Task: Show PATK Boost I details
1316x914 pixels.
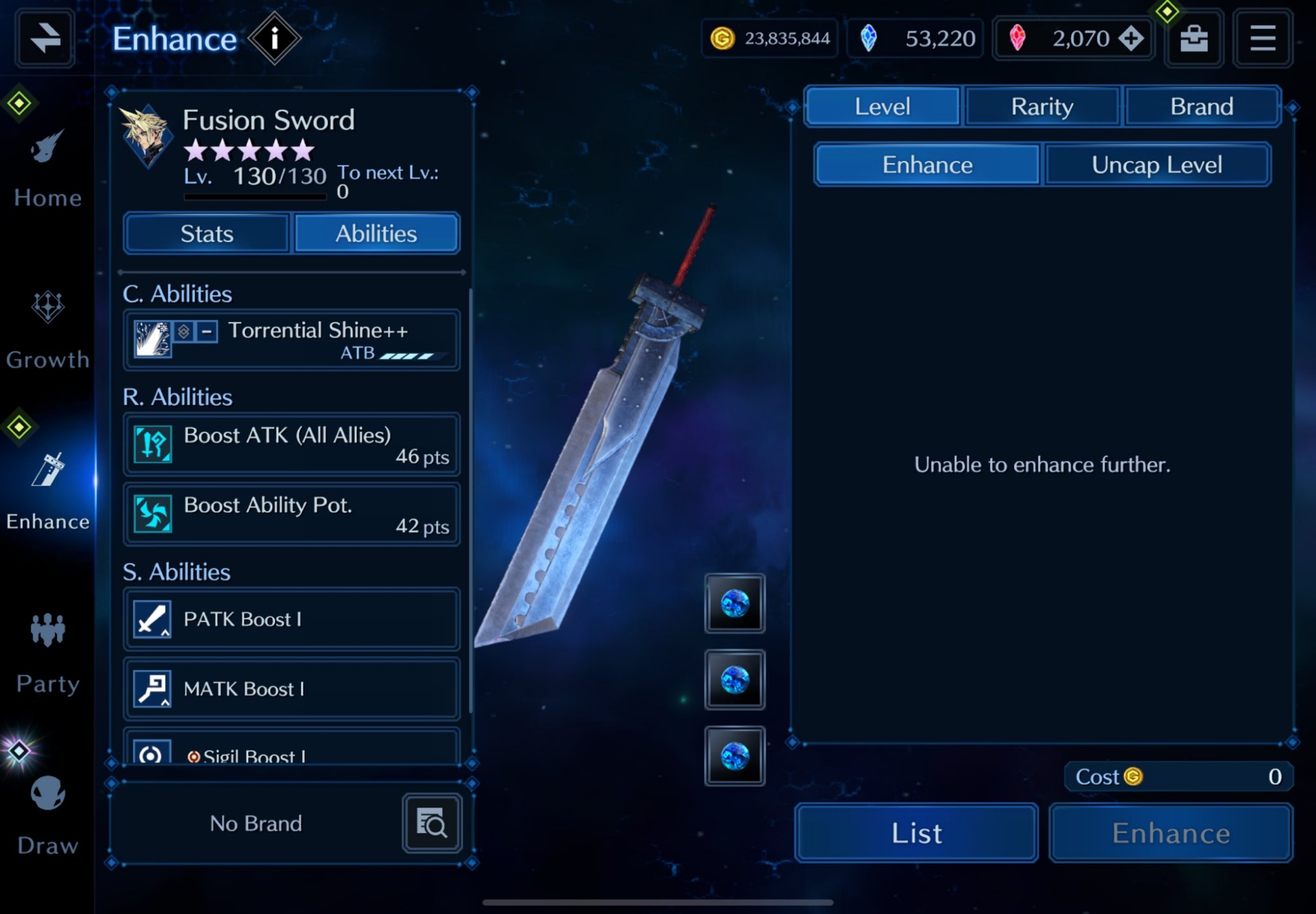Action: (291, 619)
